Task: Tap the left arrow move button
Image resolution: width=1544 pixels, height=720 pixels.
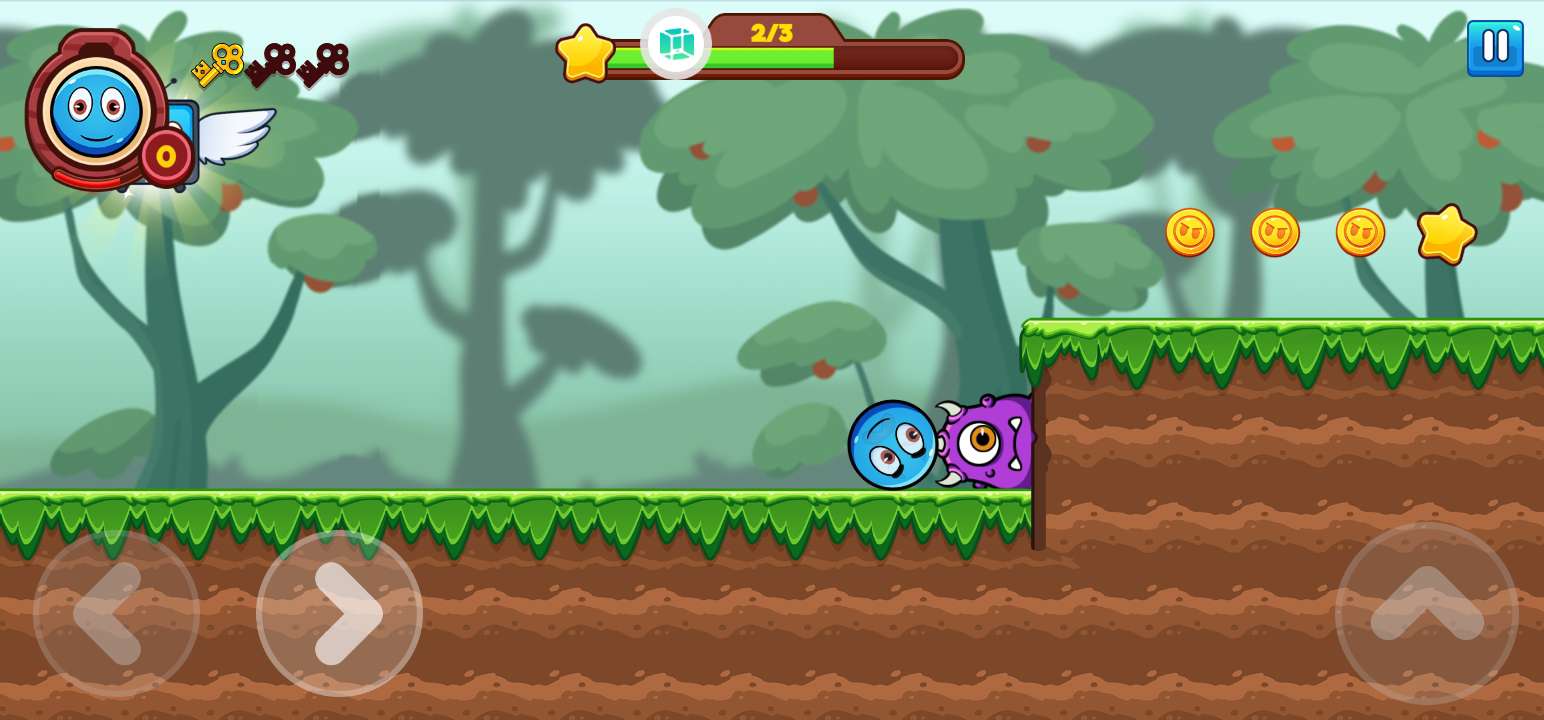Action: coord(116,613)
